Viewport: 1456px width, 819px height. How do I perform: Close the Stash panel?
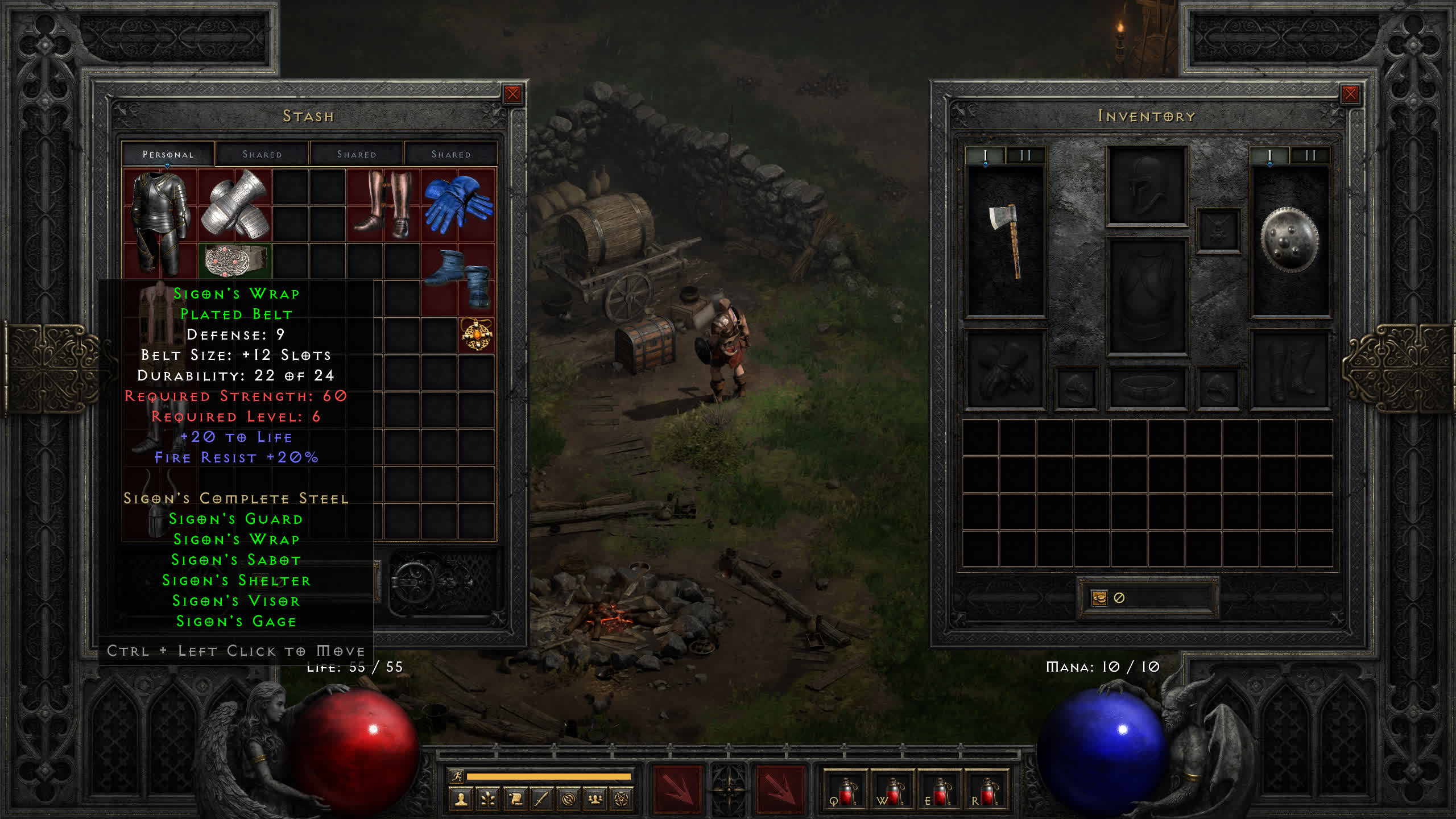point(512,94)
